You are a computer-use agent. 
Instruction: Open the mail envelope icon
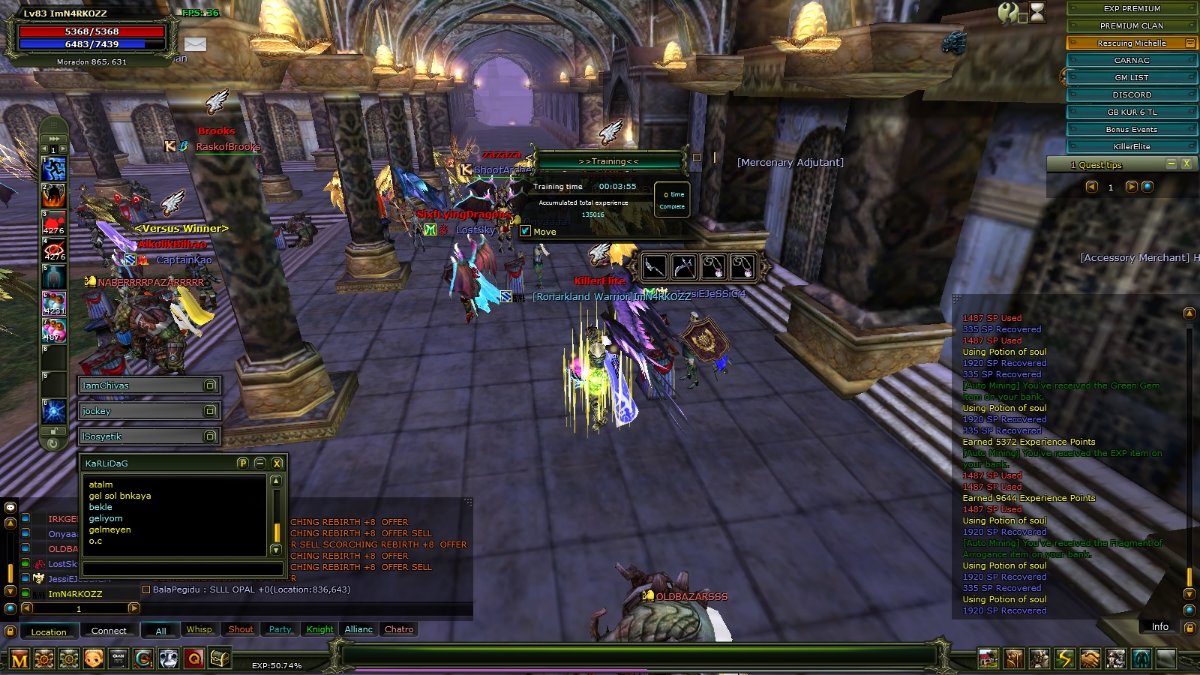tap(194, 44)
